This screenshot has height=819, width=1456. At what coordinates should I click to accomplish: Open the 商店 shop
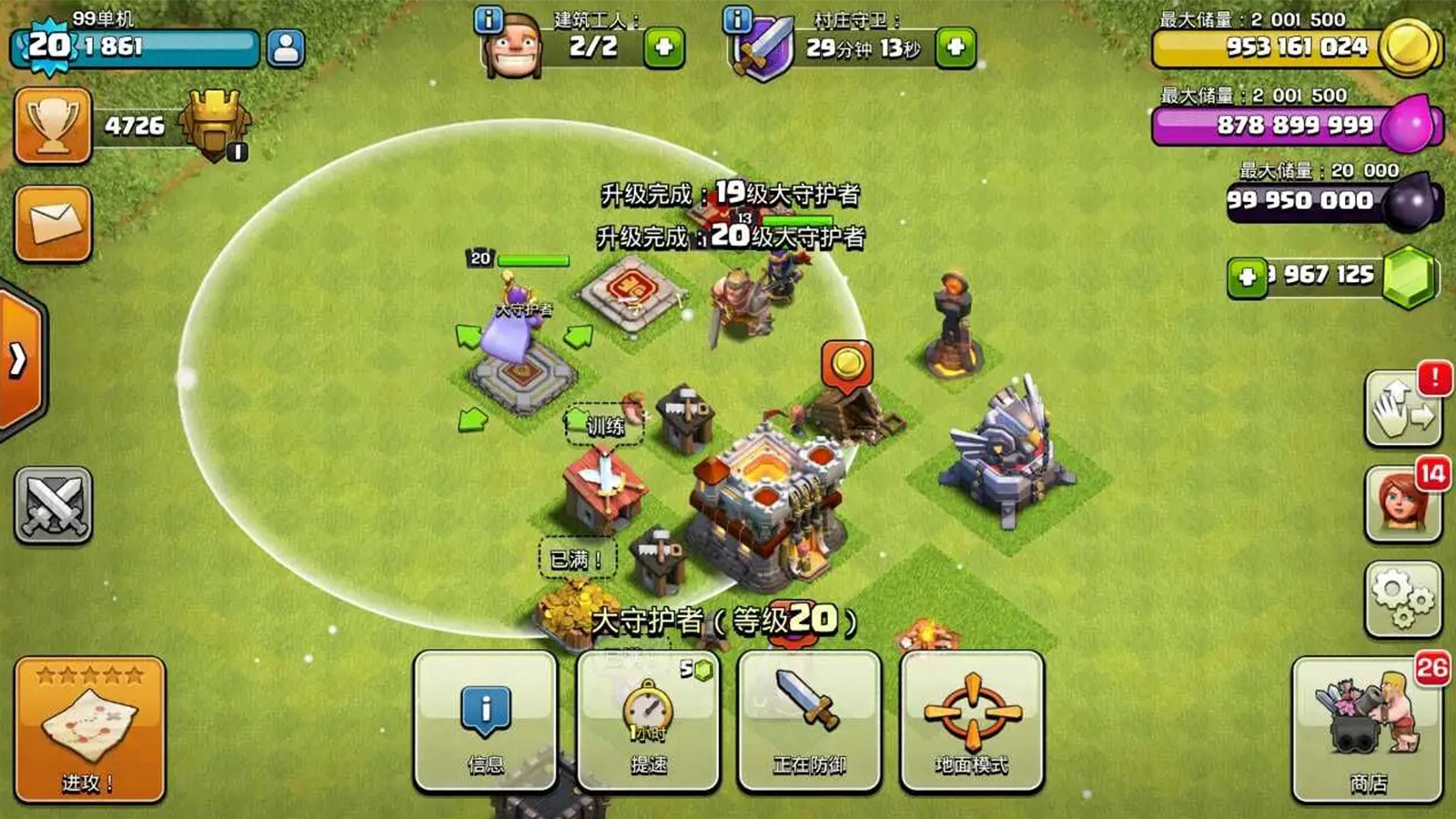pos(1367,730)
